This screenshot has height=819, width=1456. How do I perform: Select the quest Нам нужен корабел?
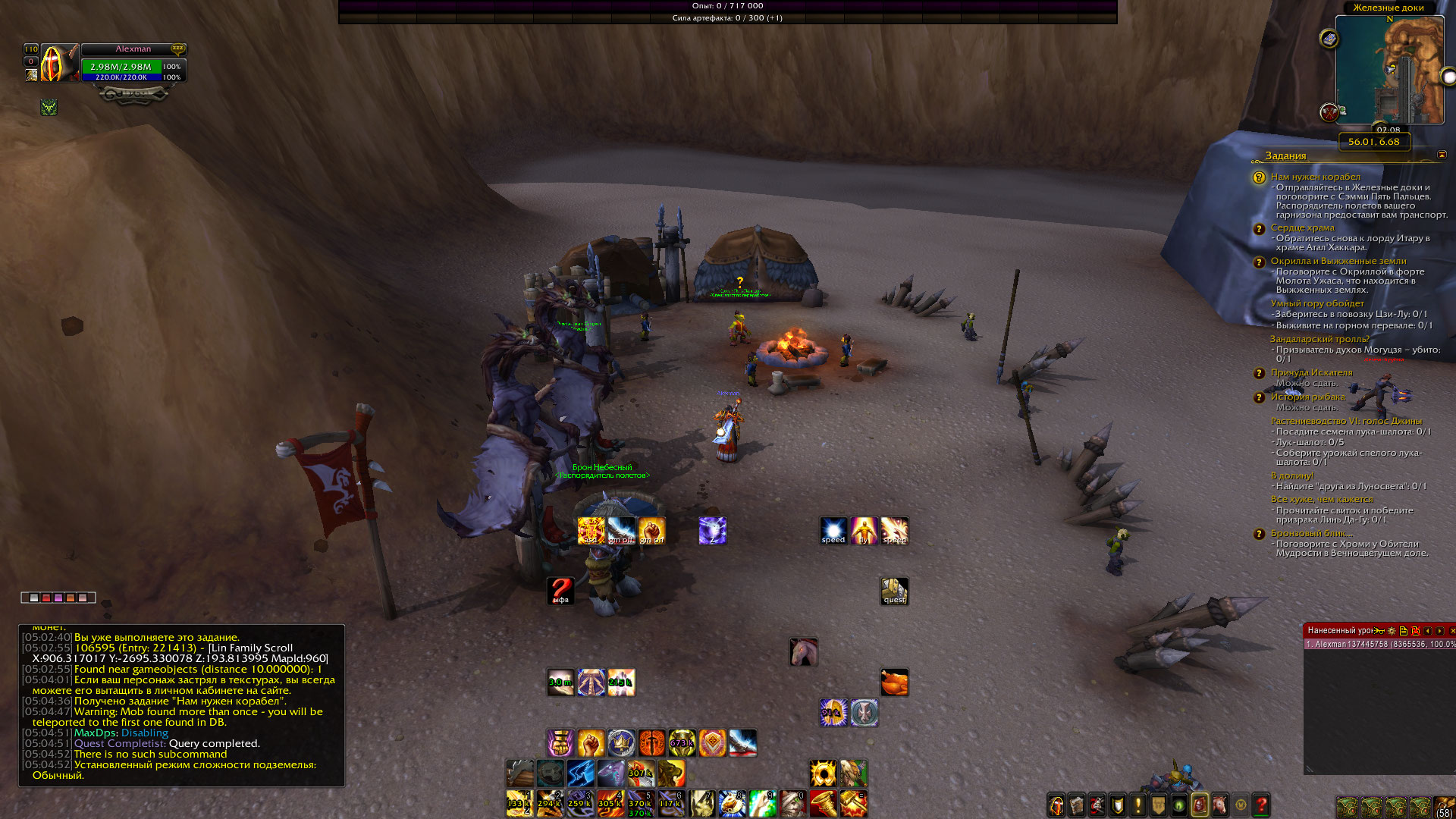pyautogui.click(x=1315, y=177)
